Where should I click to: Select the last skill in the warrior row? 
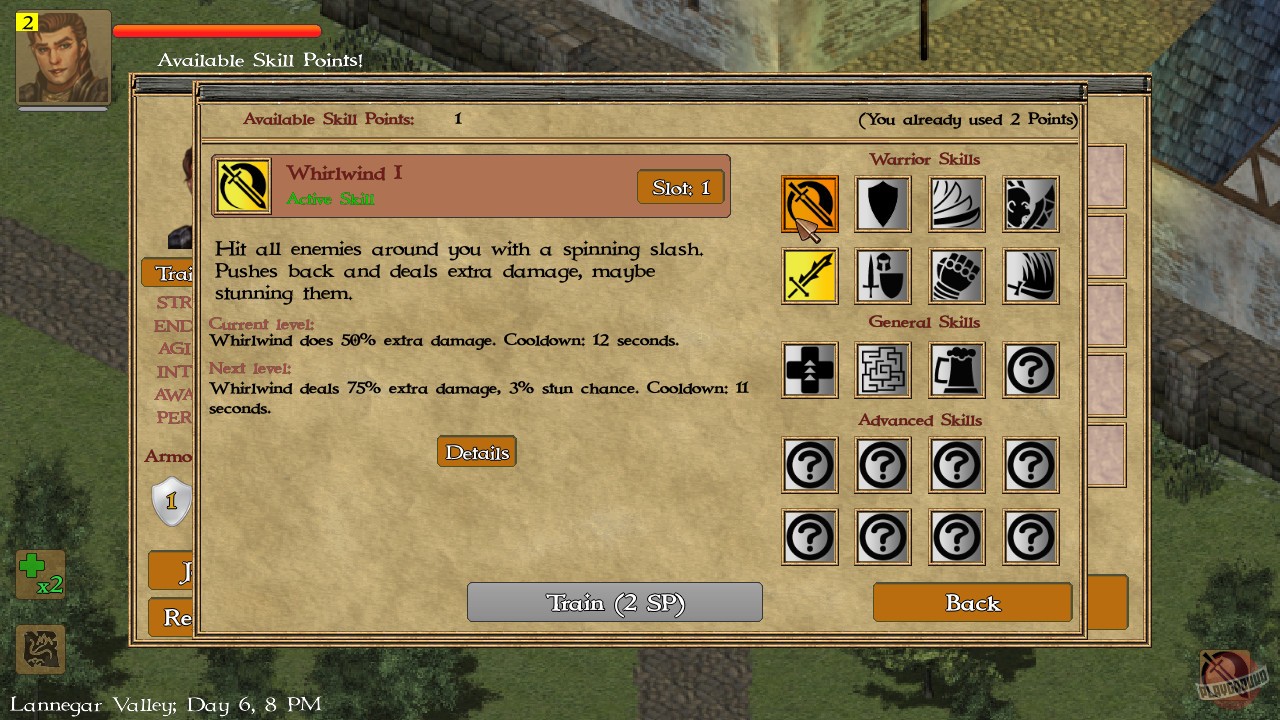(1030, 276)
